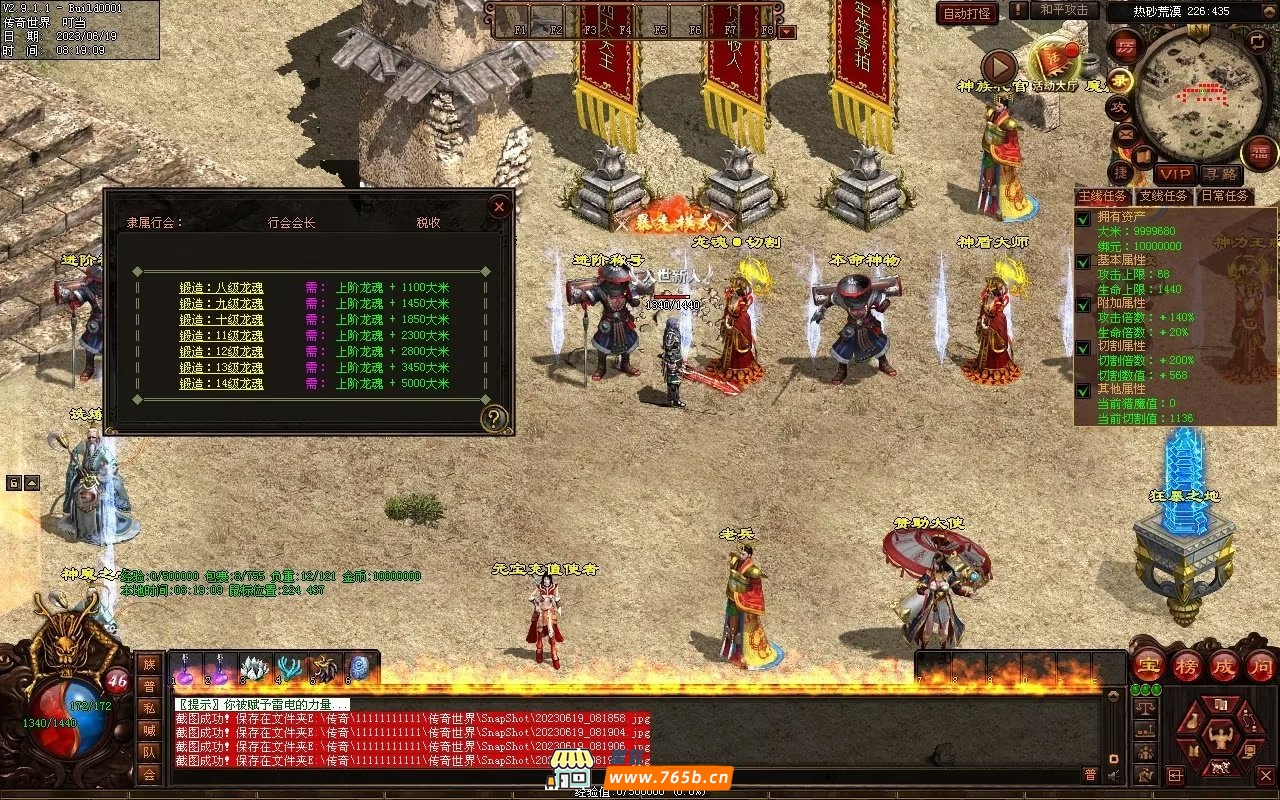Open the 榜 ranking round button
The width and height of the screenshot is (1280, 800).
(1187, 664)
